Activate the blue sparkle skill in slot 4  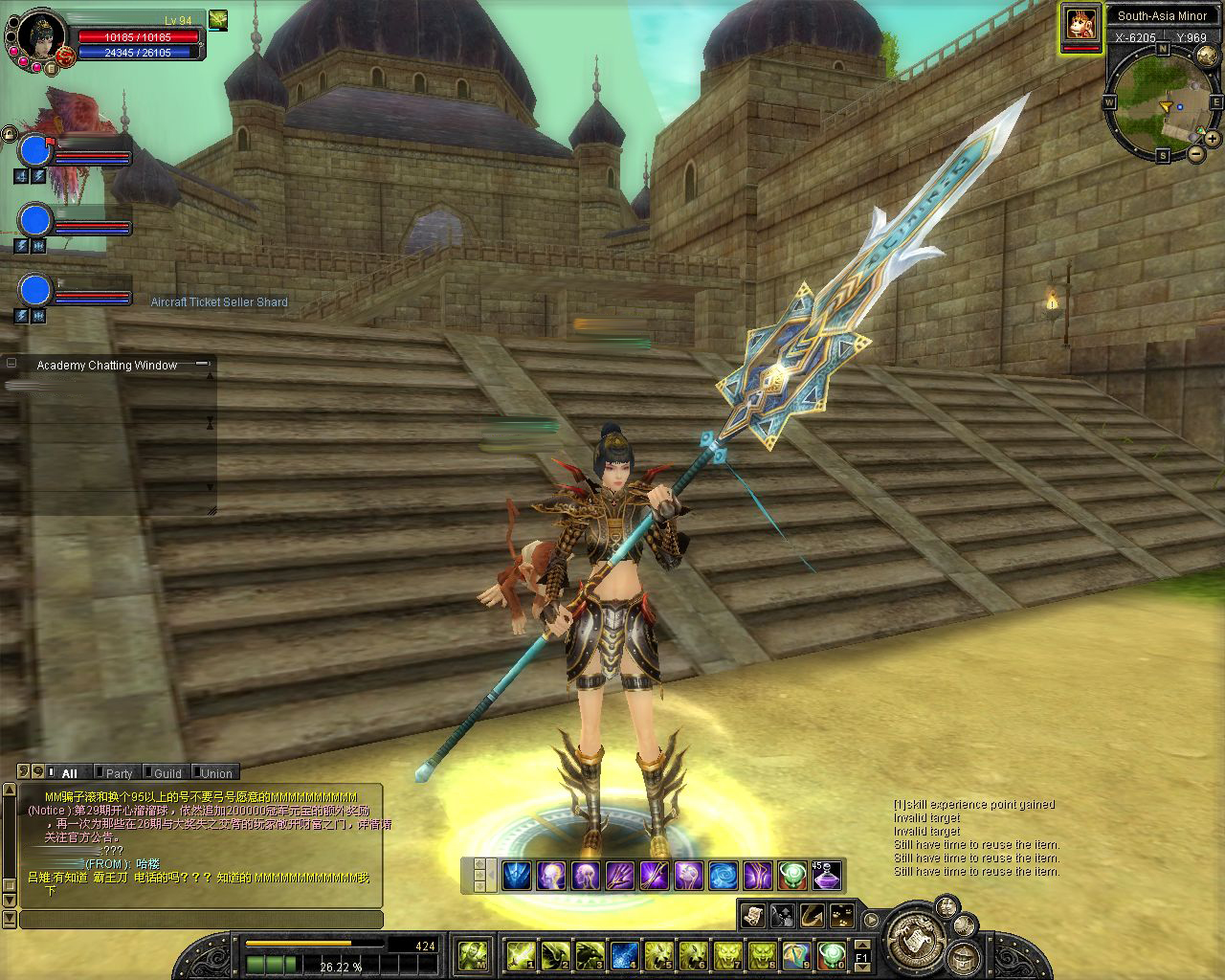click(x=624, y=954)
